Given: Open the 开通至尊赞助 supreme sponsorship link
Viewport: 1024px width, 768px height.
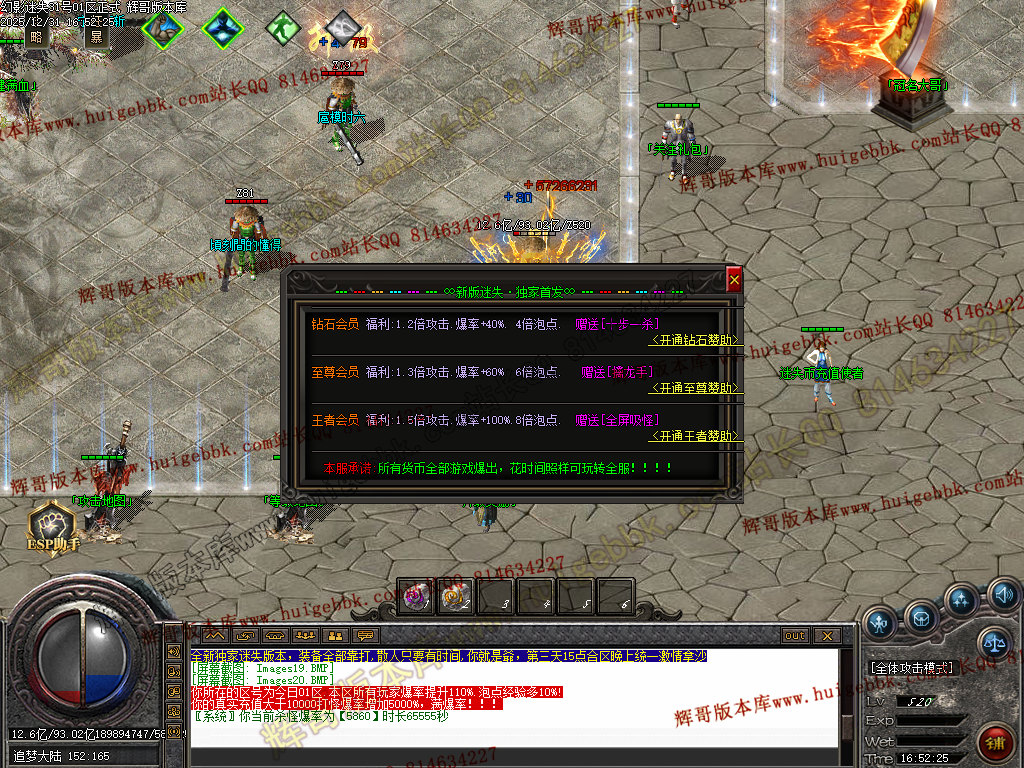Looking at the screenshot, I should pyautogui.click(x=696, y=388).
